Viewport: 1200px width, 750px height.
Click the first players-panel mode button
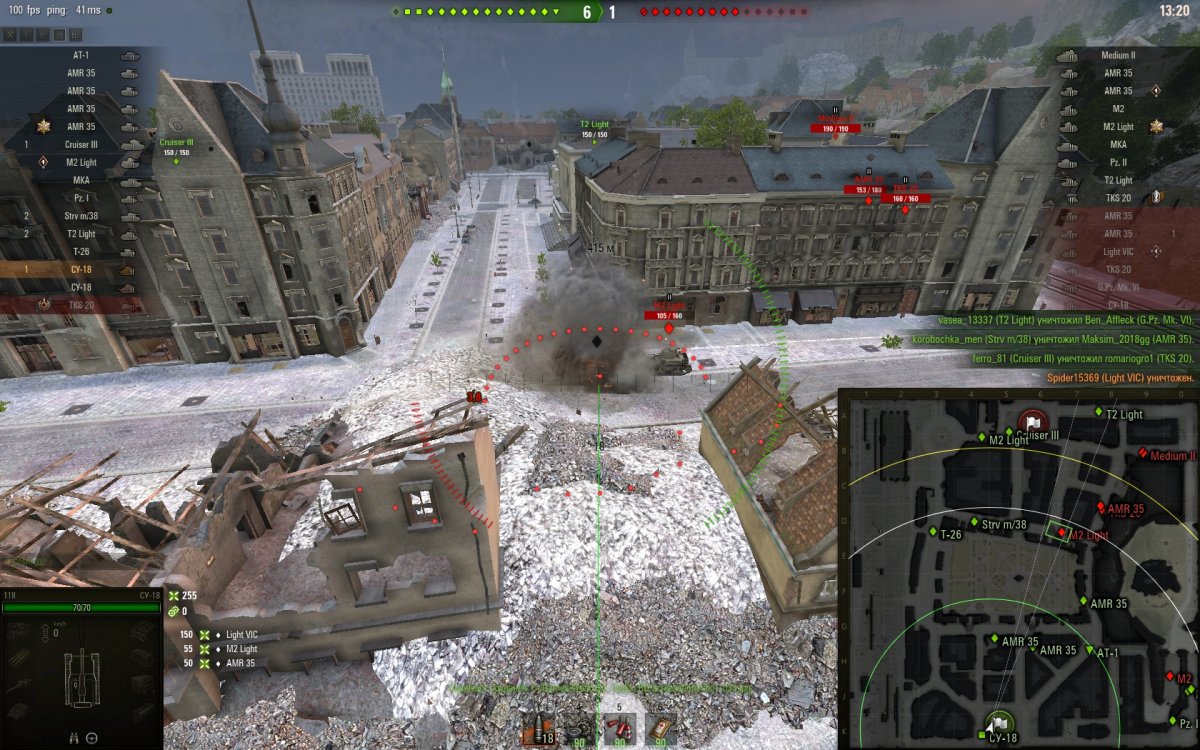[x=10, y=34]
